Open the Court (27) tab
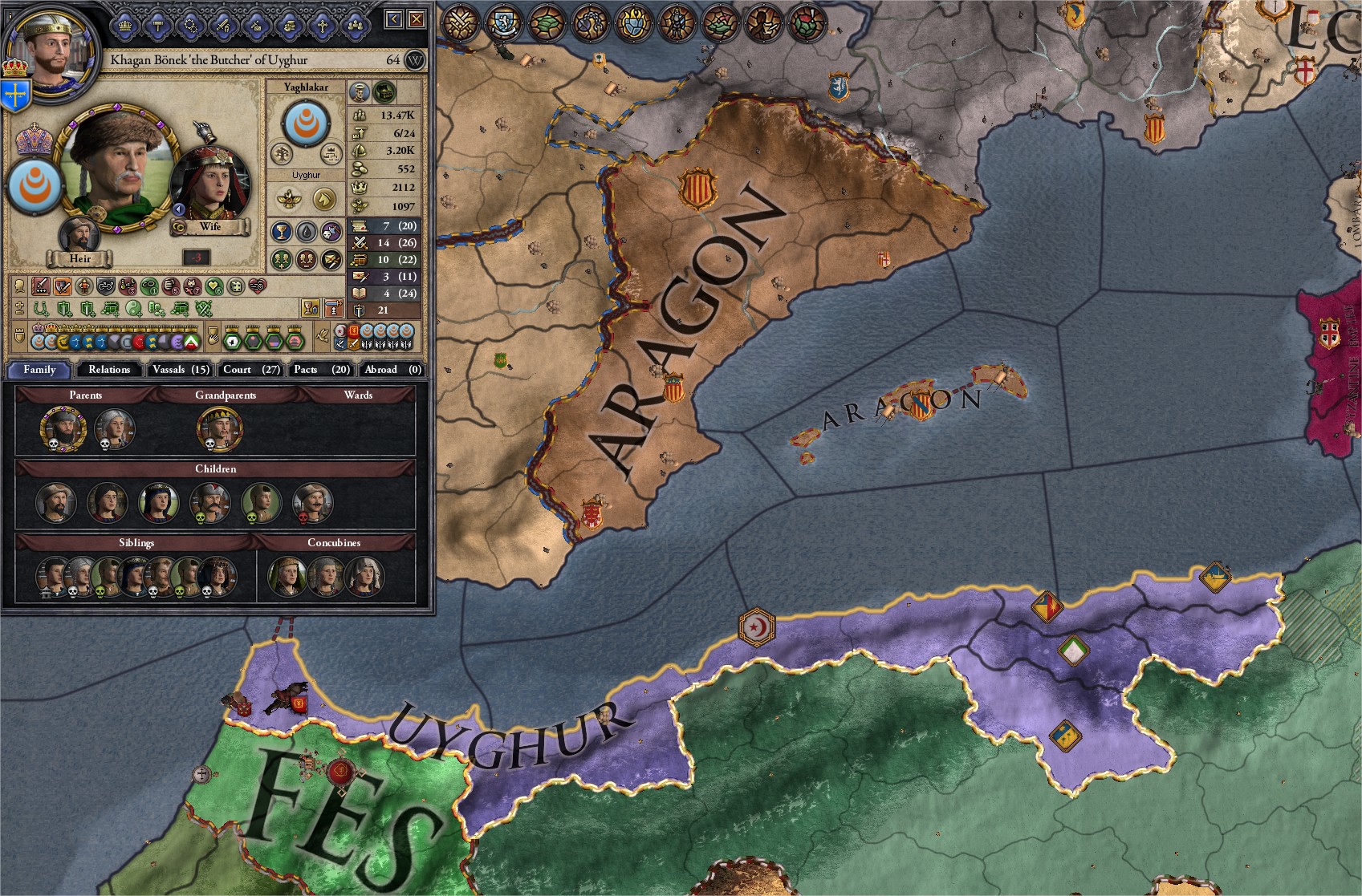Viewport: 1362px width, 896px height. [x=250, y=370]
